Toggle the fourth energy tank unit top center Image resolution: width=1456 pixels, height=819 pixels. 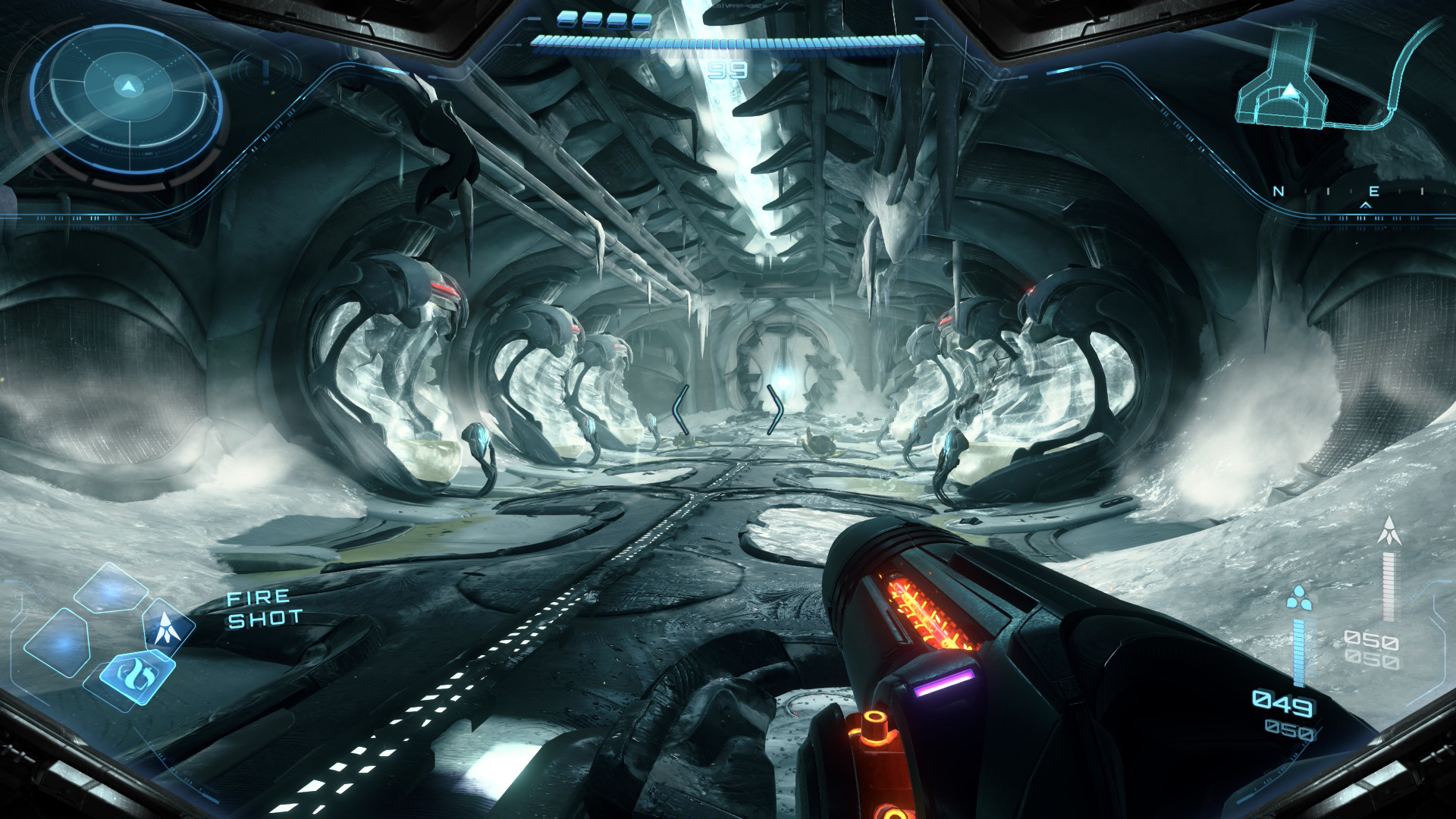pos(642,21)
